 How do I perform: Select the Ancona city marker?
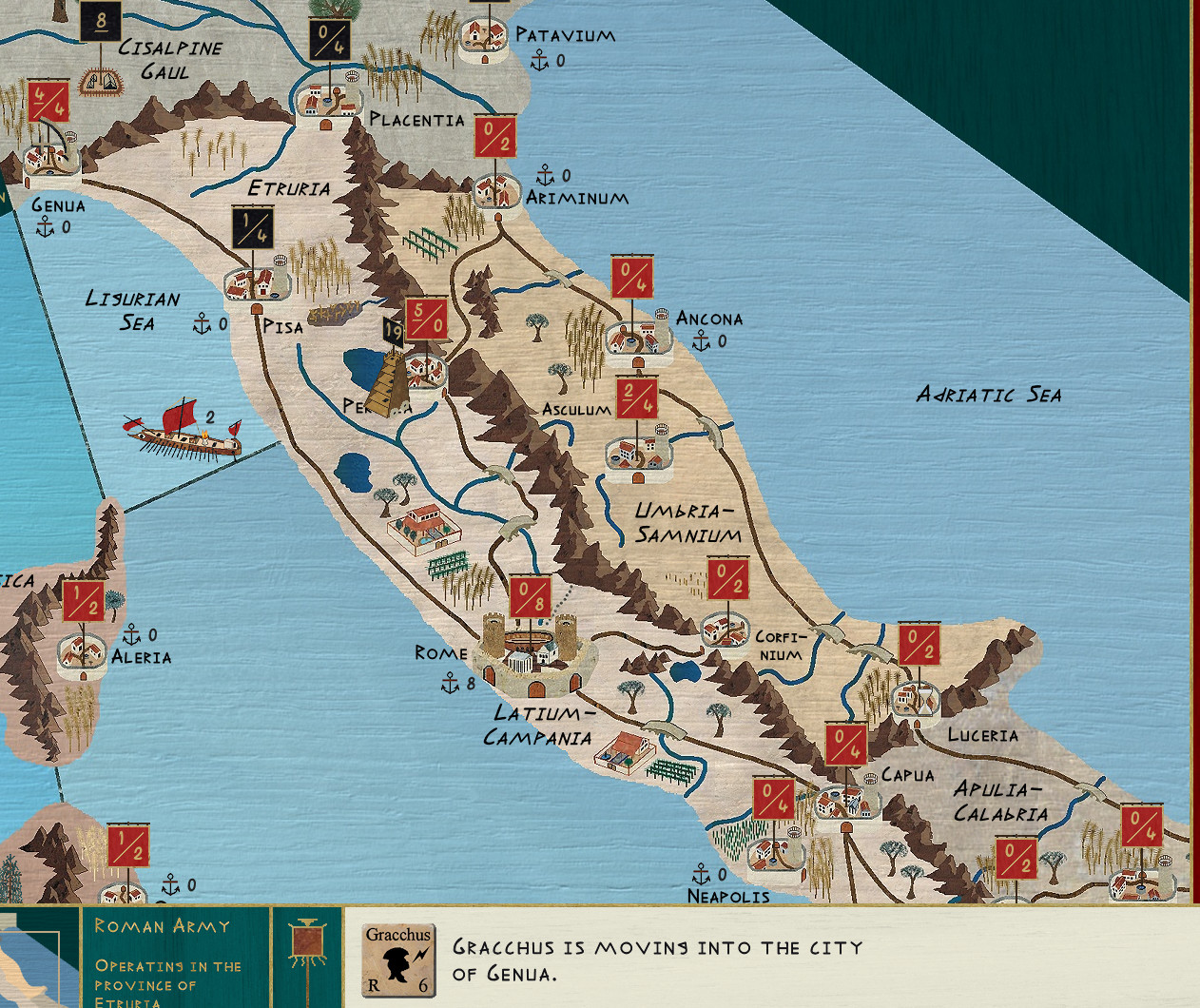(633, 339)
